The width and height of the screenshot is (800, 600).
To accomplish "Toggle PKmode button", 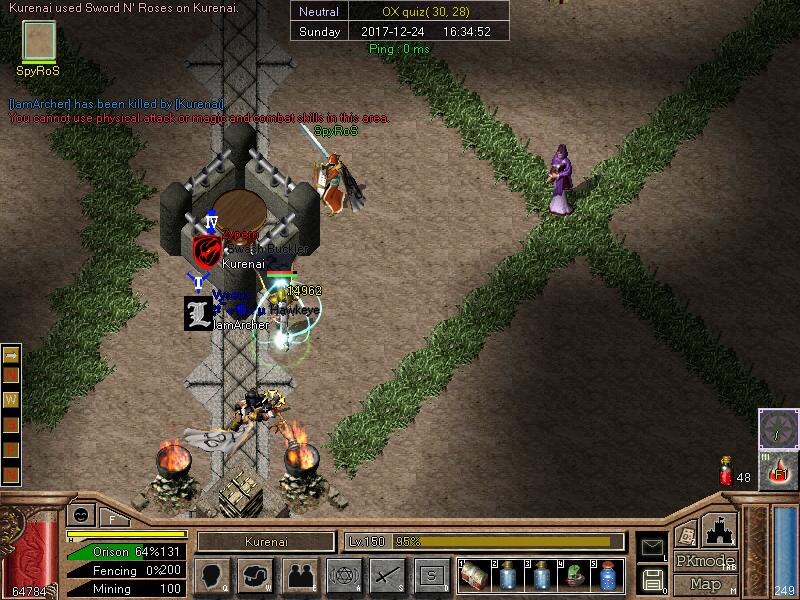I will click(704, 560).
